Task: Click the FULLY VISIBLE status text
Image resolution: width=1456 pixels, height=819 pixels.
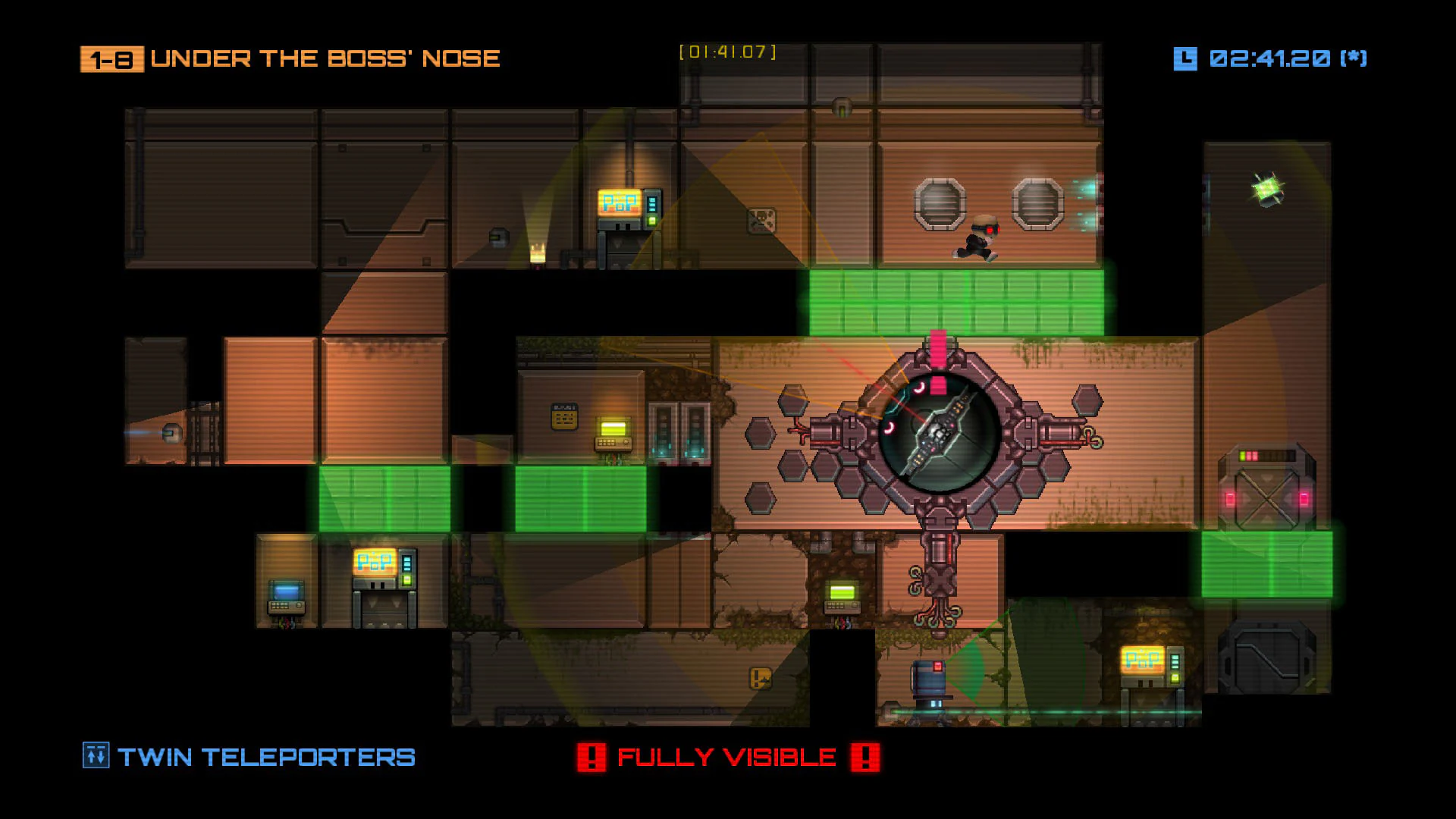Action: [x=726, y=755]
